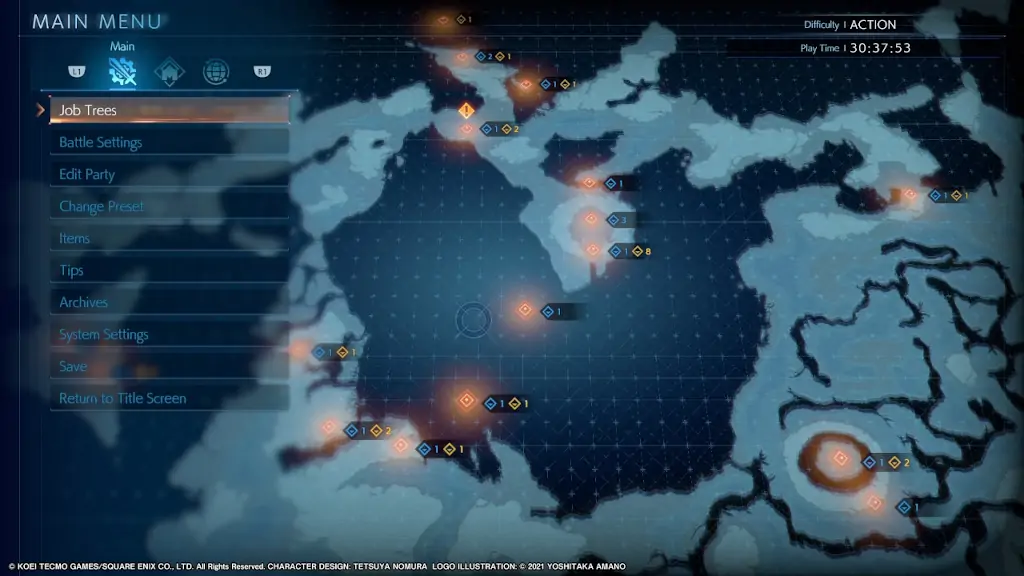Select the large orange ringed map marker

tap(840, 459)
